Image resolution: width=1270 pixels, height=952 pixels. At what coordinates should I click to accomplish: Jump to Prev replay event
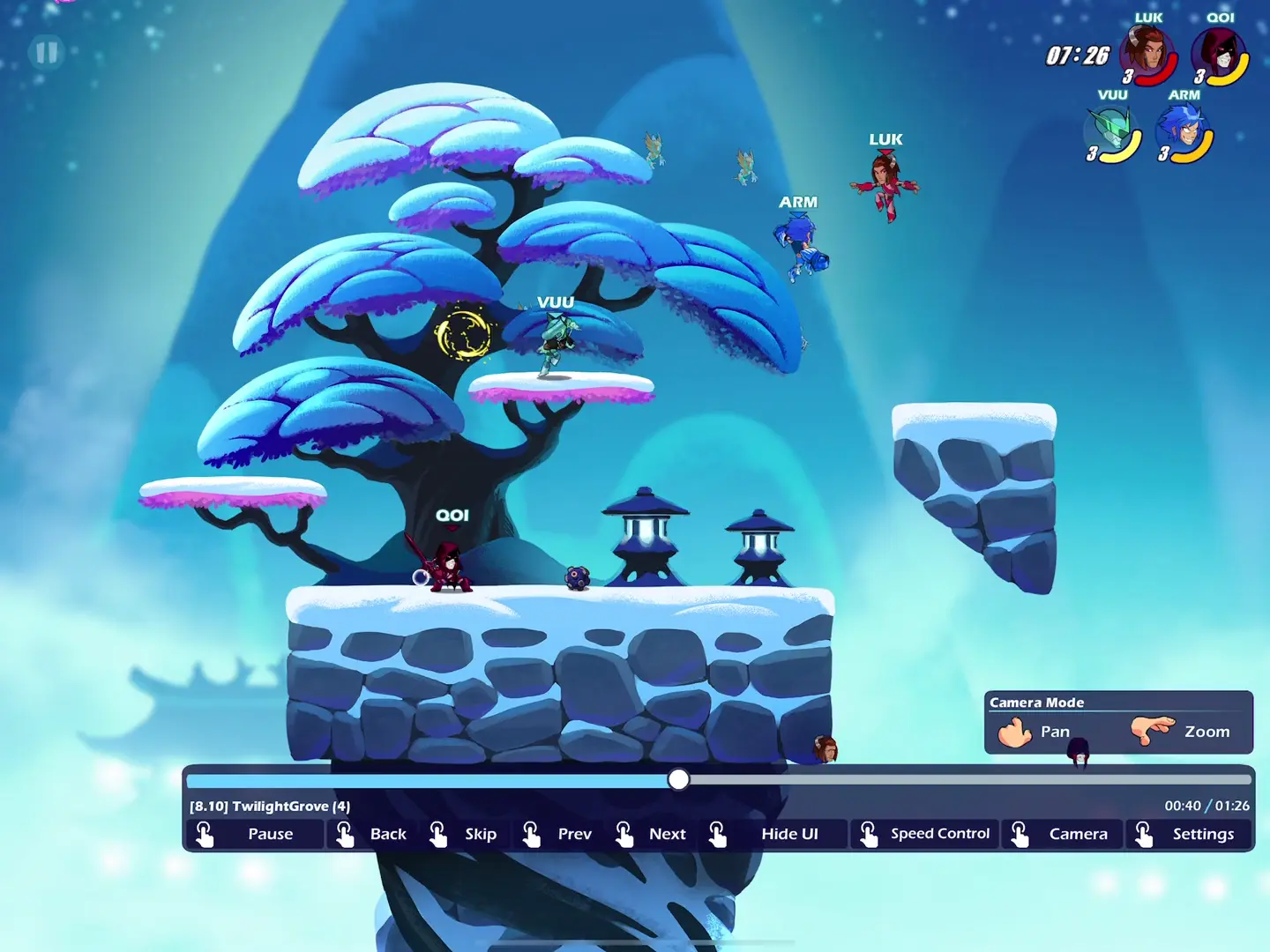coord(561,834)
